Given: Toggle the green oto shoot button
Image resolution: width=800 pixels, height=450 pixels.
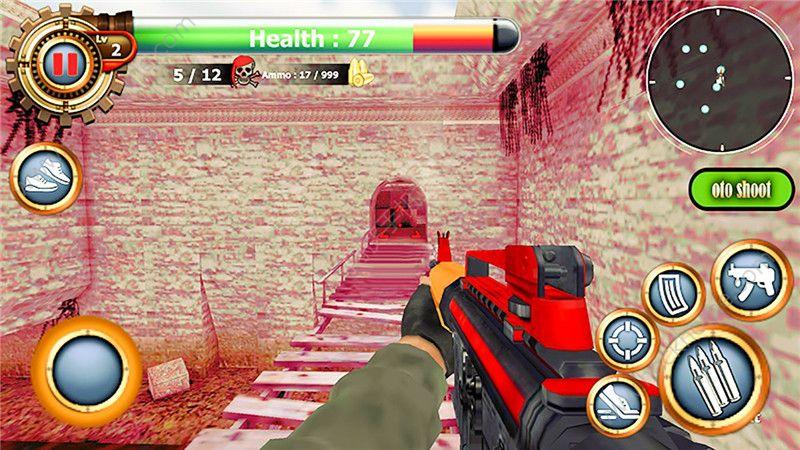Looking at the screenshot, I should pyautogui.click(x=741, y=190).
